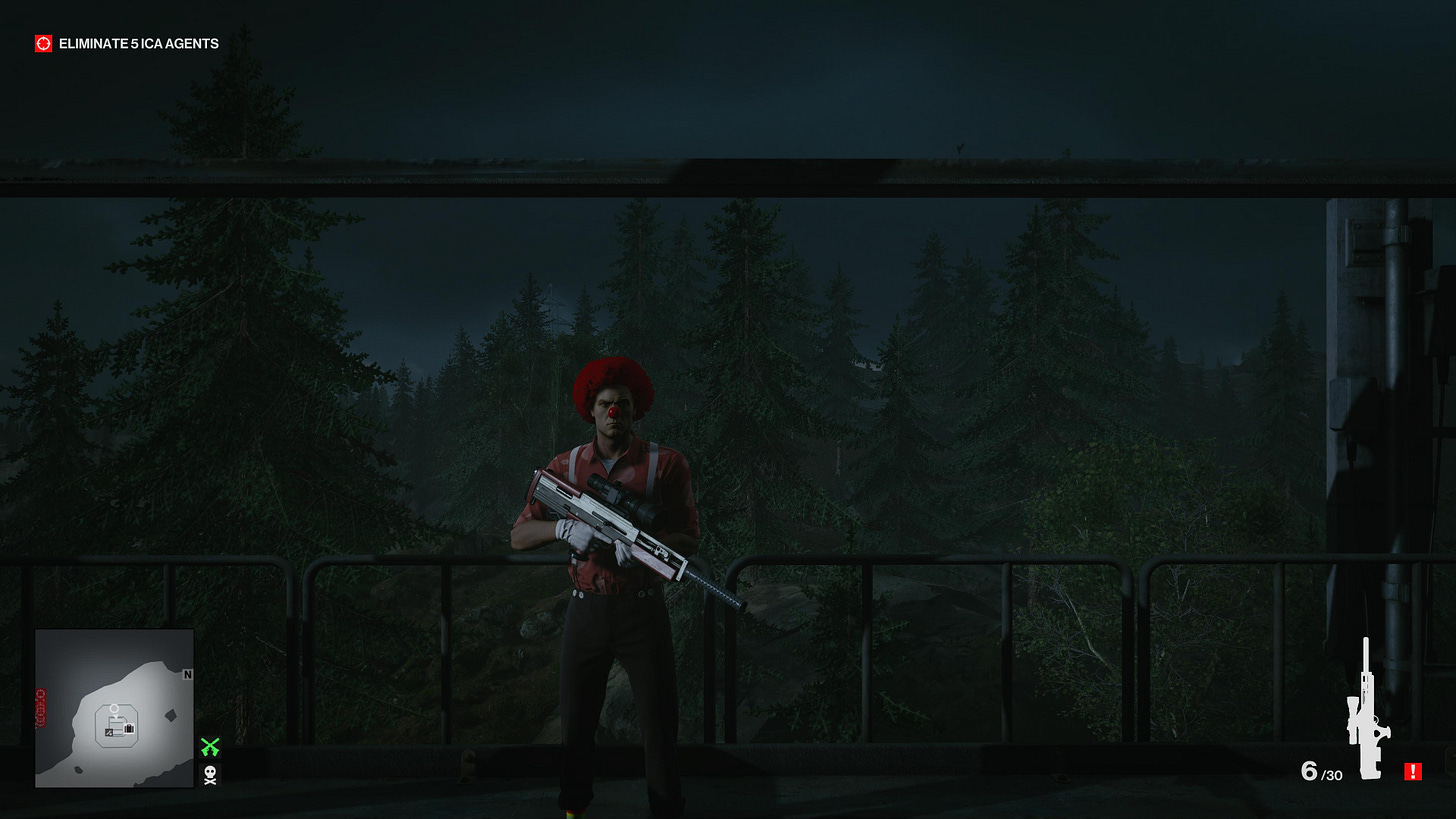Toggle the green crossed rifles combat indicator
The width and height of the screenshot is (1456, 819).
point(211,748)
